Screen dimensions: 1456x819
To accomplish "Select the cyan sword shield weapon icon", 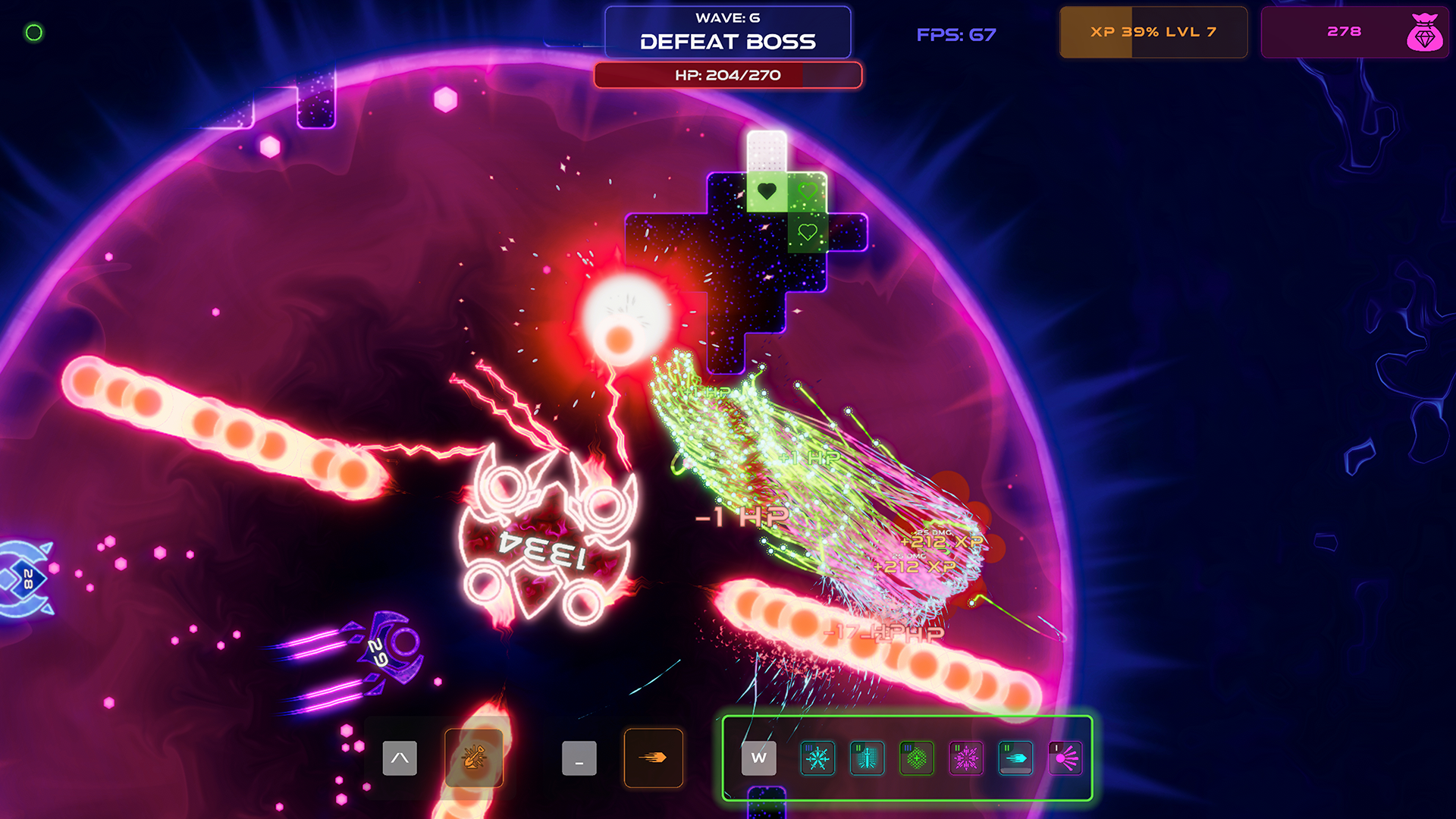I will pos(867,758).
